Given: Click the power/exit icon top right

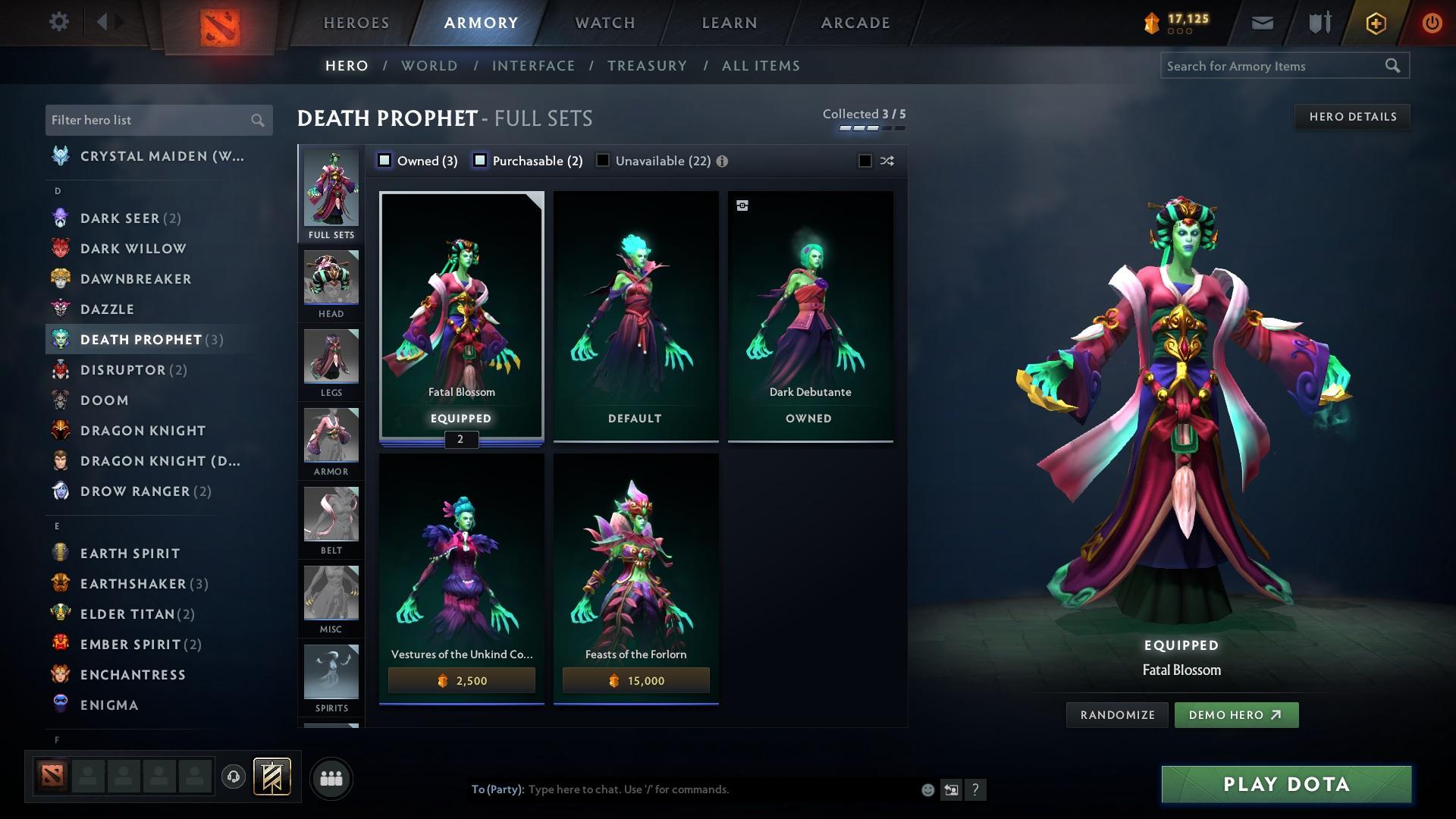Looking at the screenshot, I should (x=1431, y=22).
